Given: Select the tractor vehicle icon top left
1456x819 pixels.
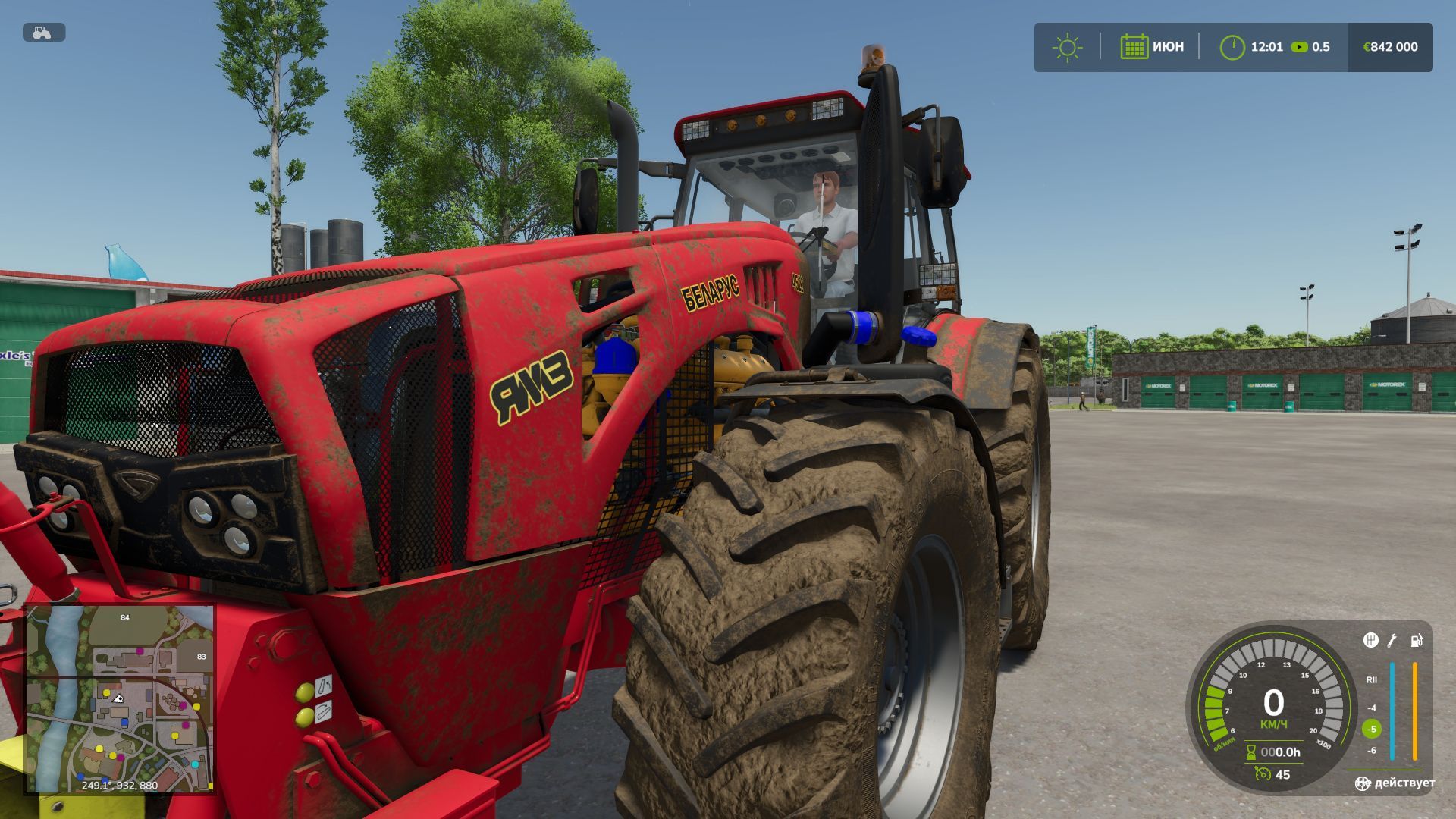Looking at the screenshot, I should (42, 32).
